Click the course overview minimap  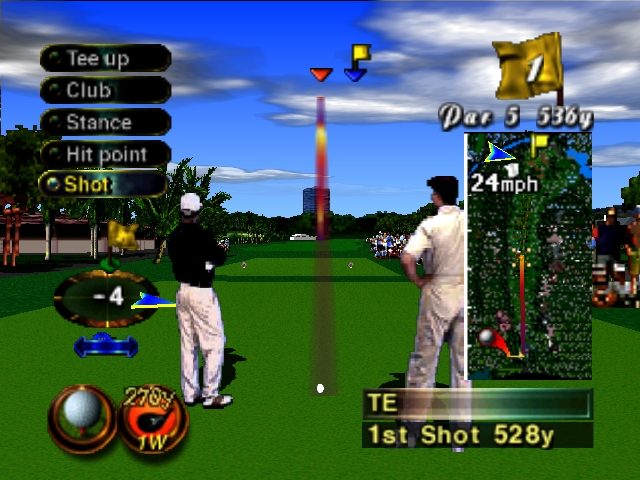(x=515, y=255)
